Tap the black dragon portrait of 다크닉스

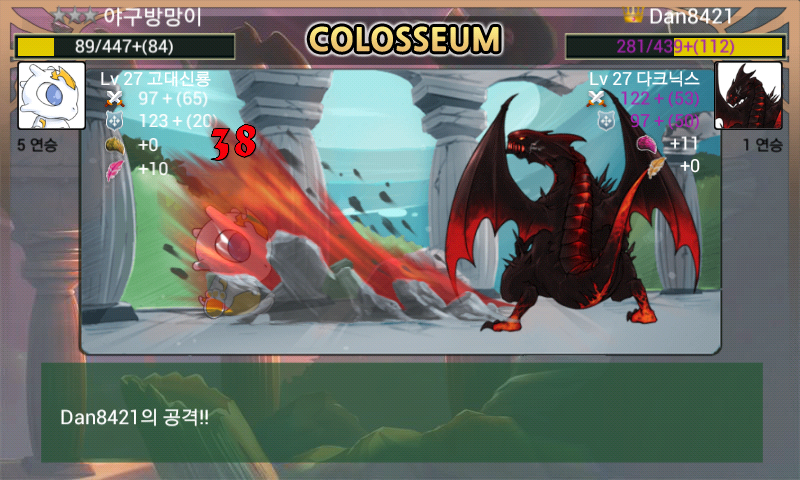tap(749, 96)
